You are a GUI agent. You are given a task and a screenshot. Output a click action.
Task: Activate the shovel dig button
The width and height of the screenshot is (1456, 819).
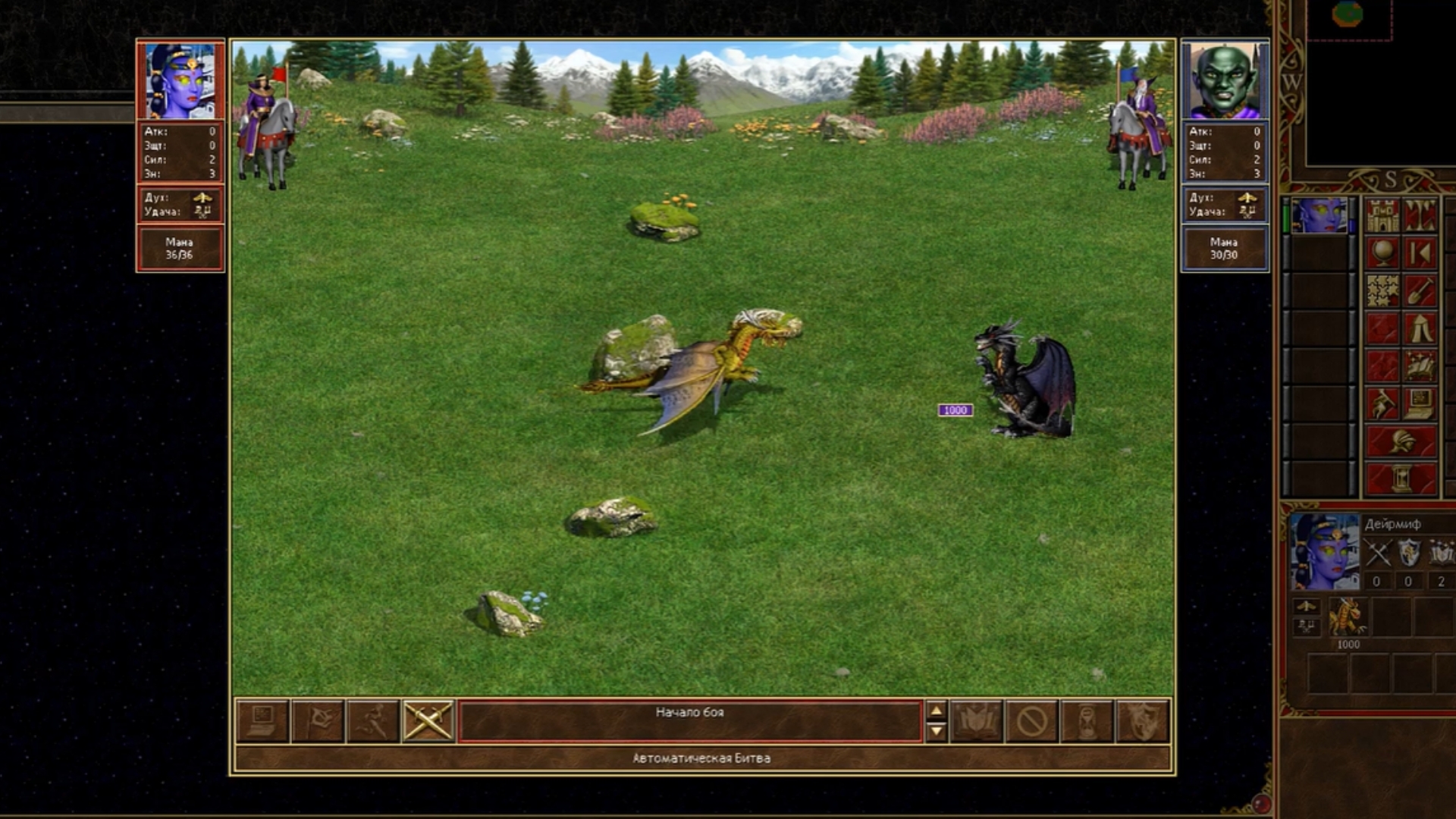(x=1420, y=291)
